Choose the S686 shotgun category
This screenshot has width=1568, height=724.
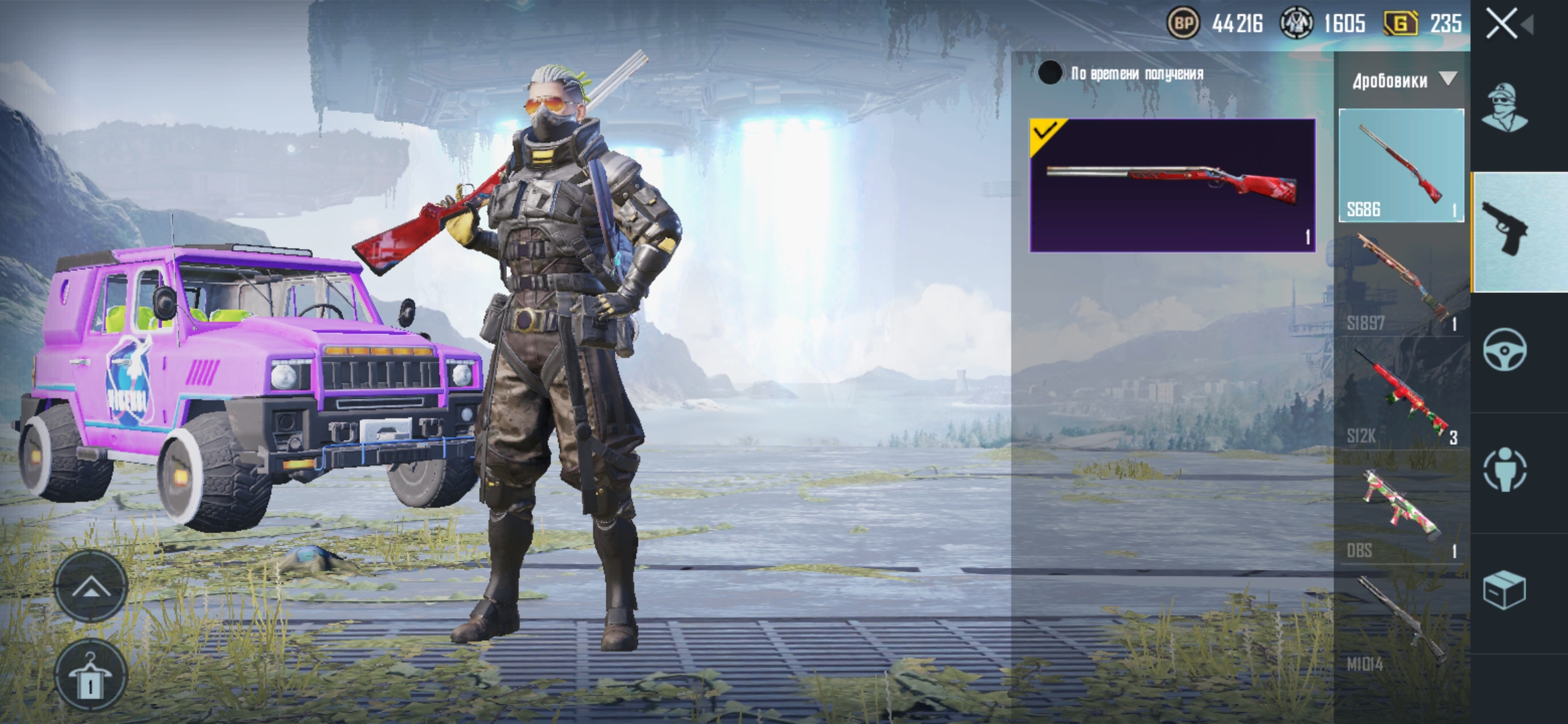click(1401, 165)
